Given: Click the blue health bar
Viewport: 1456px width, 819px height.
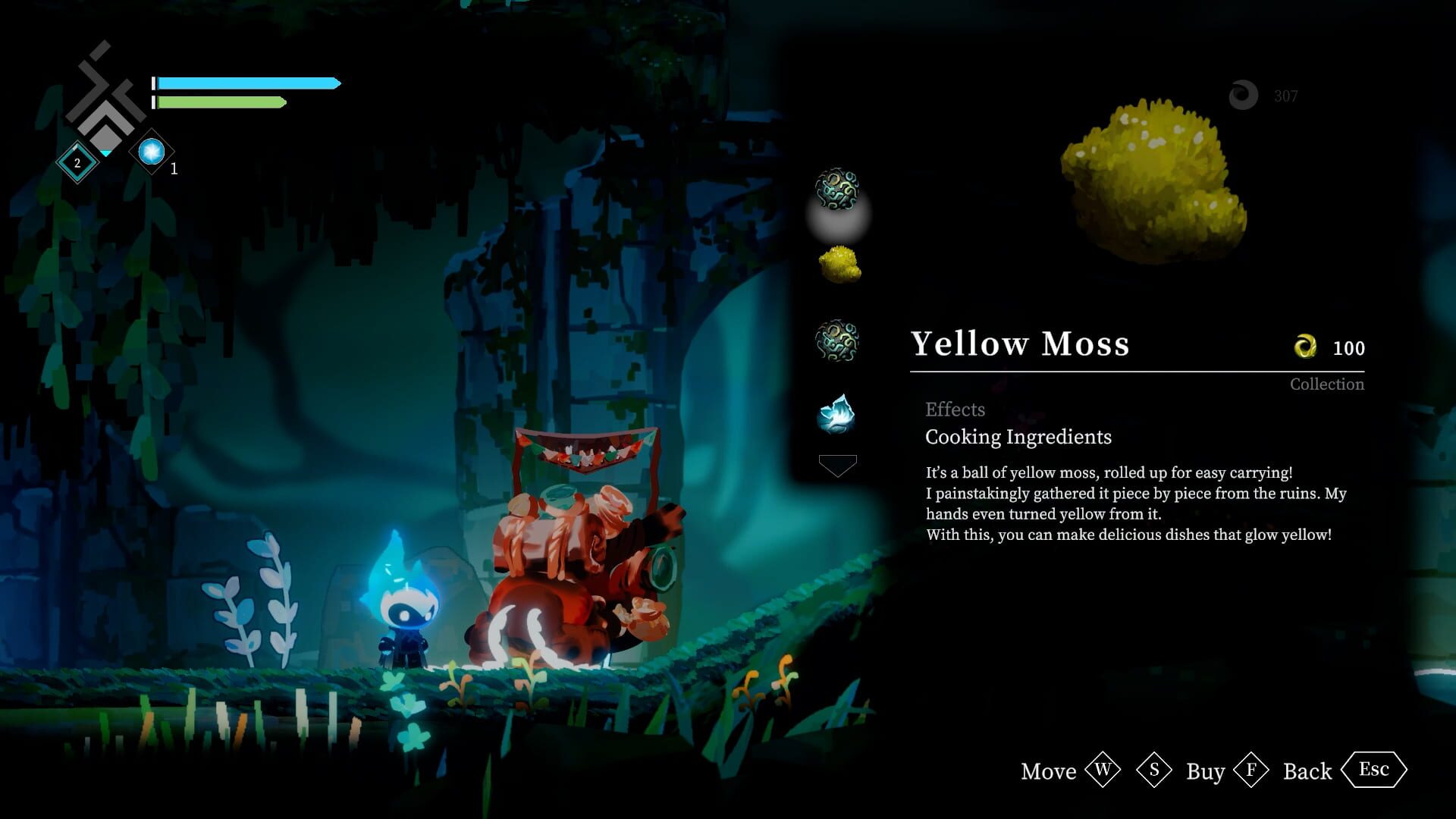Looking at the screenshot, I should coord(243,82).
